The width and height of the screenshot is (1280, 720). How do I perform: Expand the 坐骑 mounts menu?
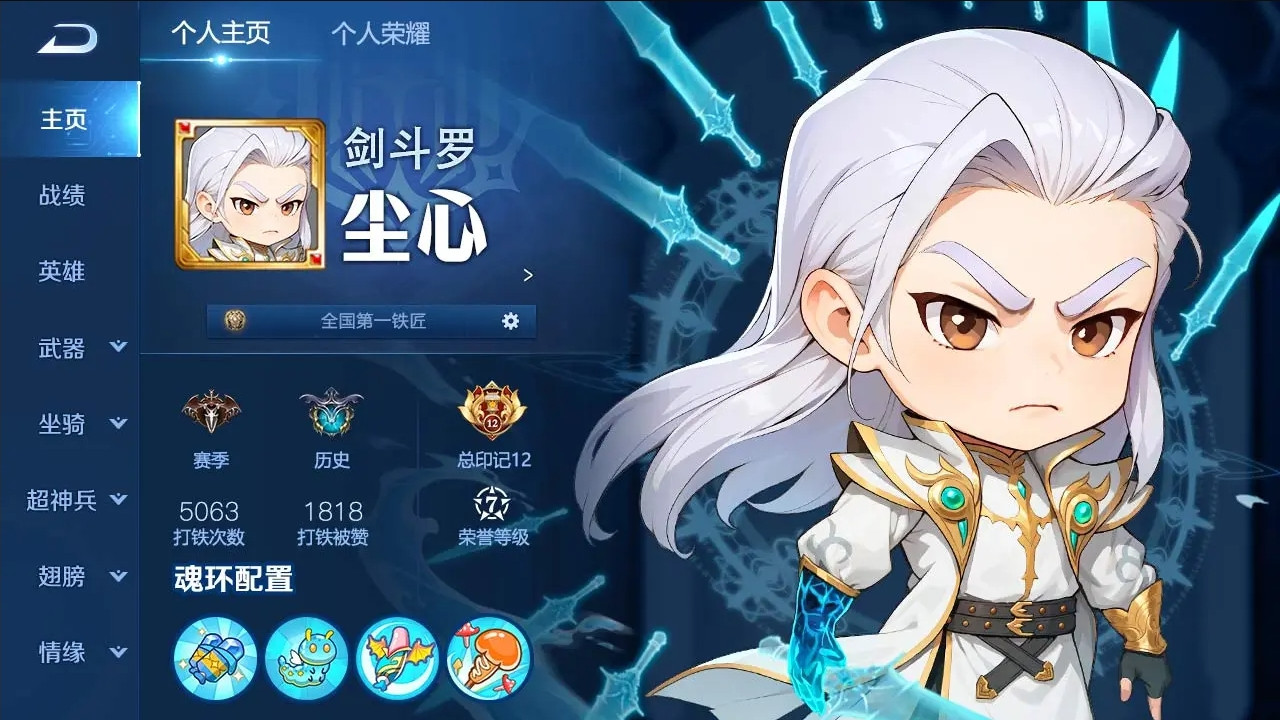pos(64,425)
